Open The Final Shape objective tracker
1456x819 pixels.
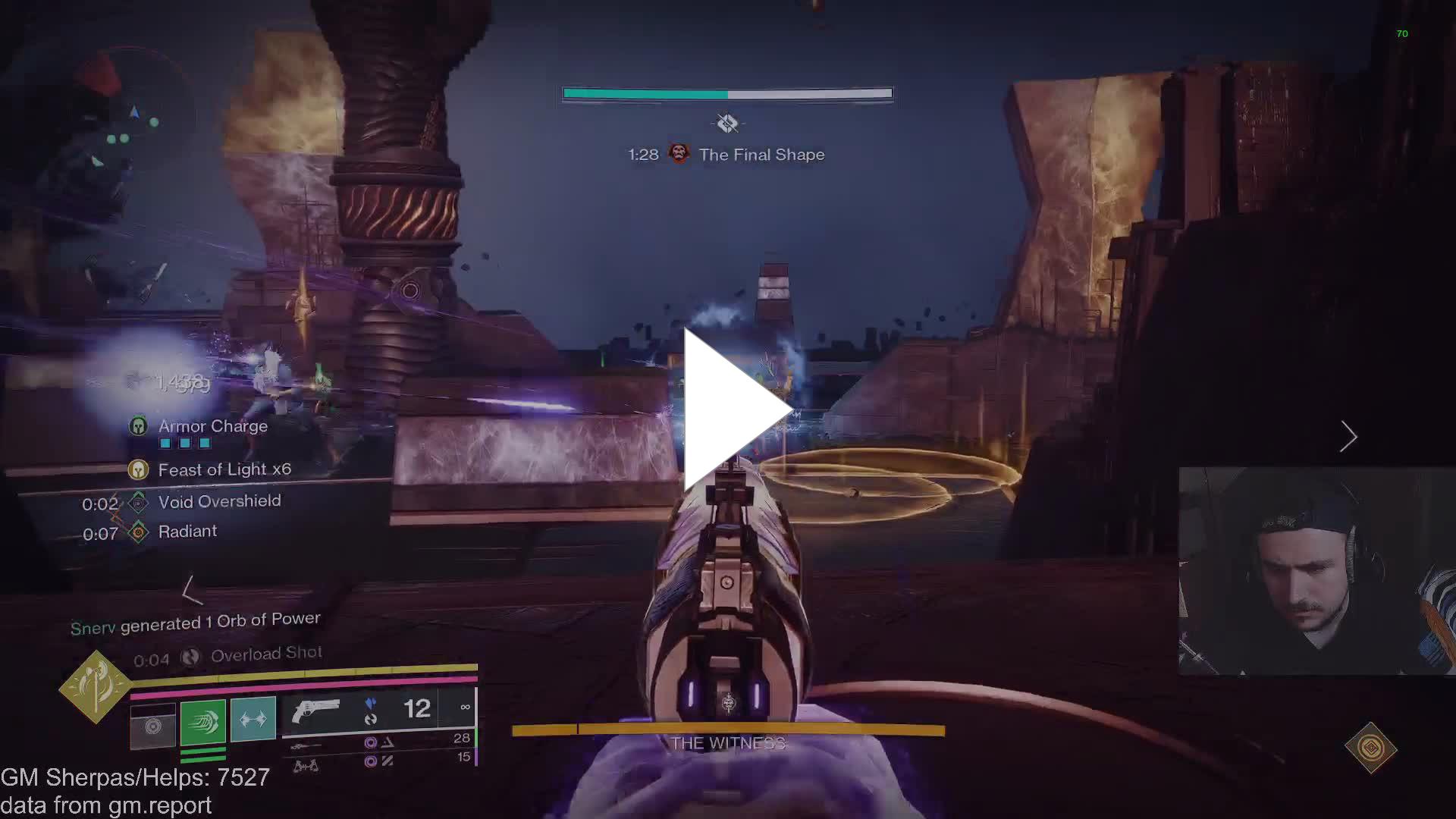coord(761,155)
